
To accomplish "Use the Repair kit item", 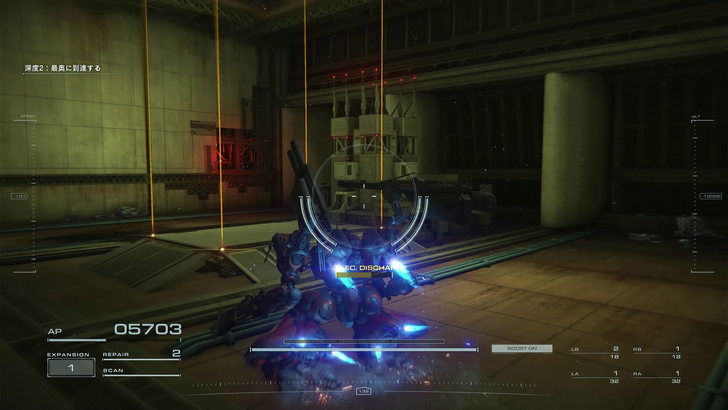I will tap(141, 354).
